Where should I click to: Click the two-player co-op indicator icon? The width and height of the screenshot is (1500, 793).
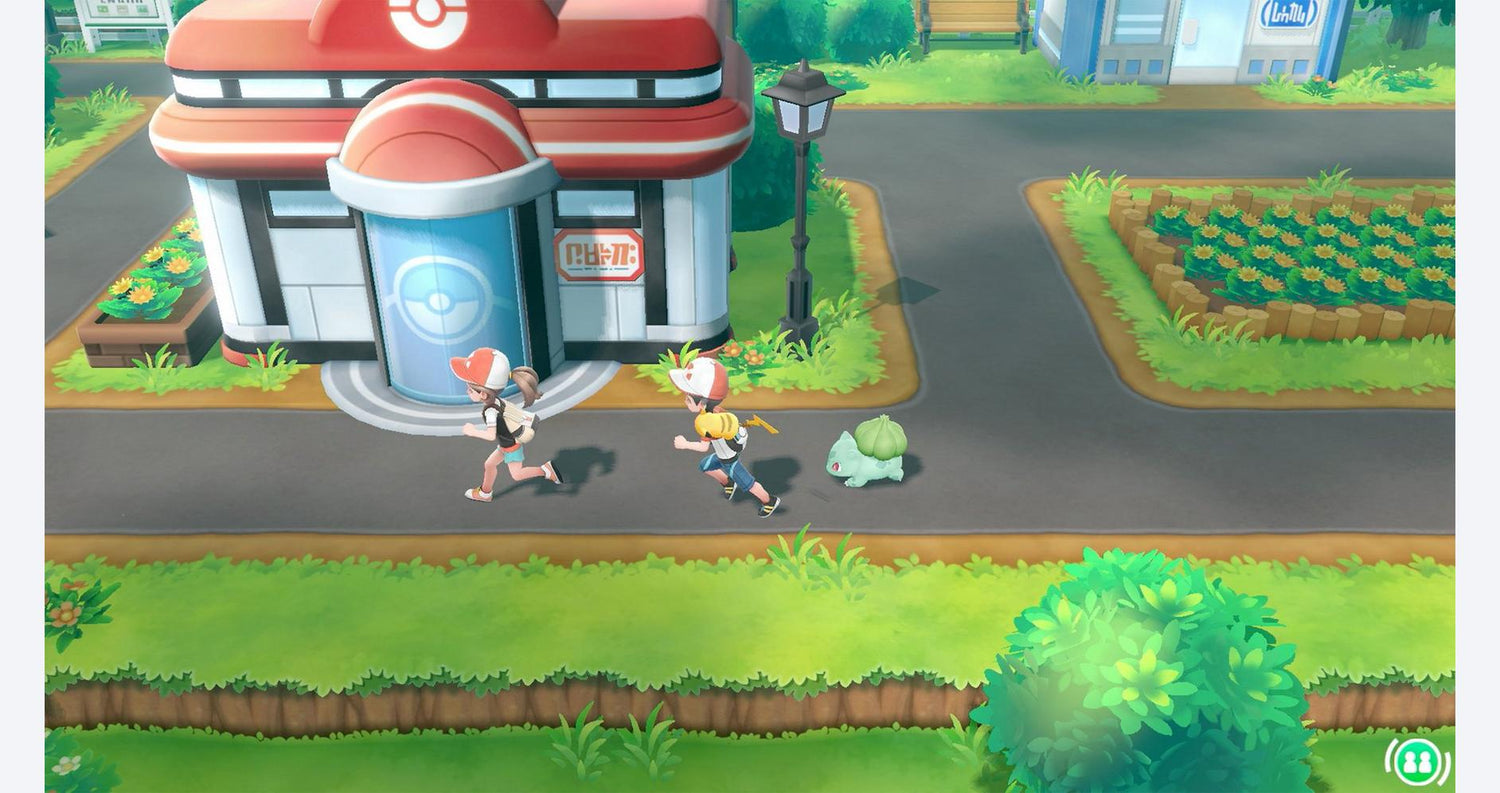tap(1417, 762)
